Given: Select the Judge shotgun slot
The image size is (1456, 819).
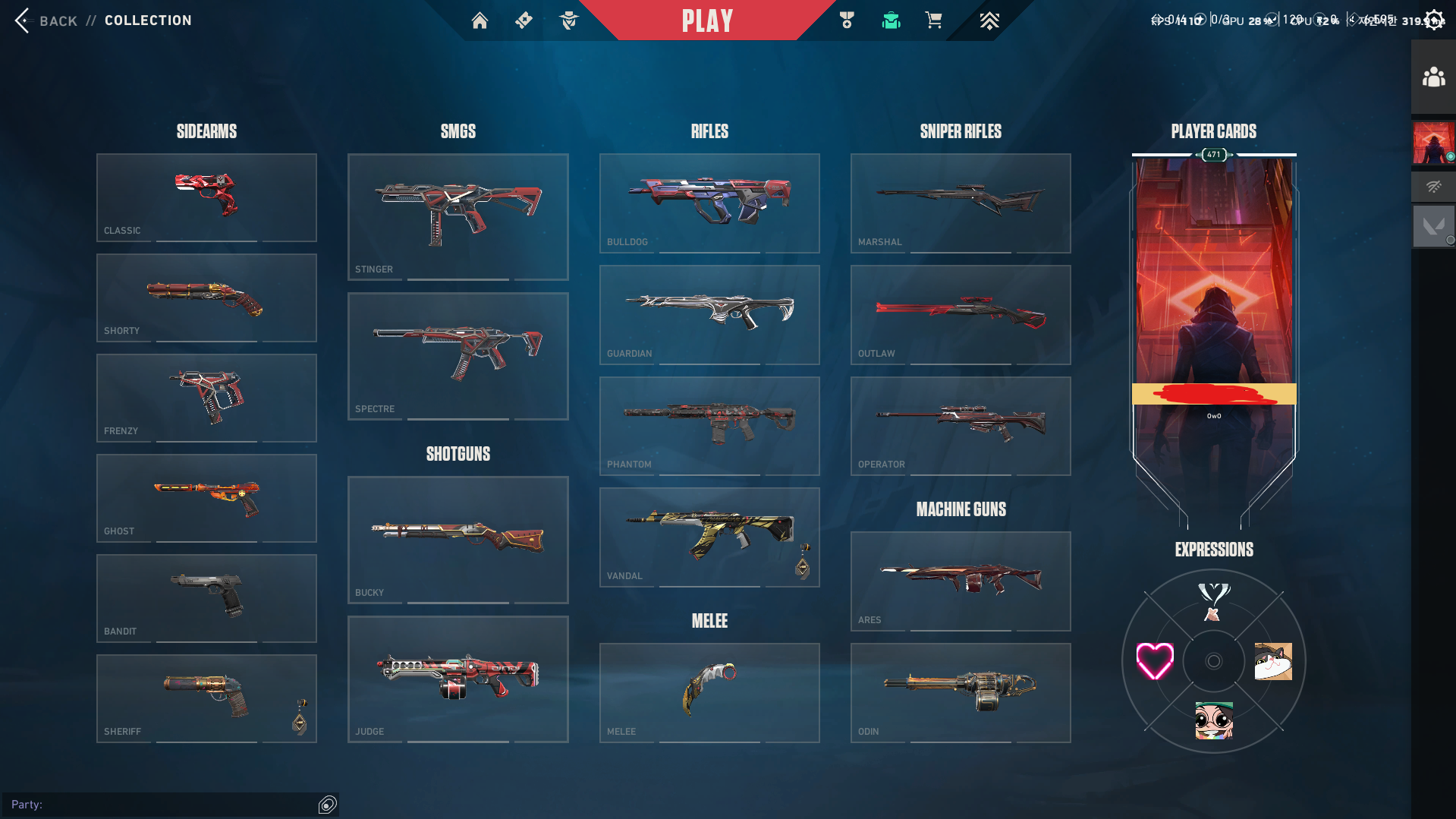Looking at the screenshot, I should (x=458, y=679).
